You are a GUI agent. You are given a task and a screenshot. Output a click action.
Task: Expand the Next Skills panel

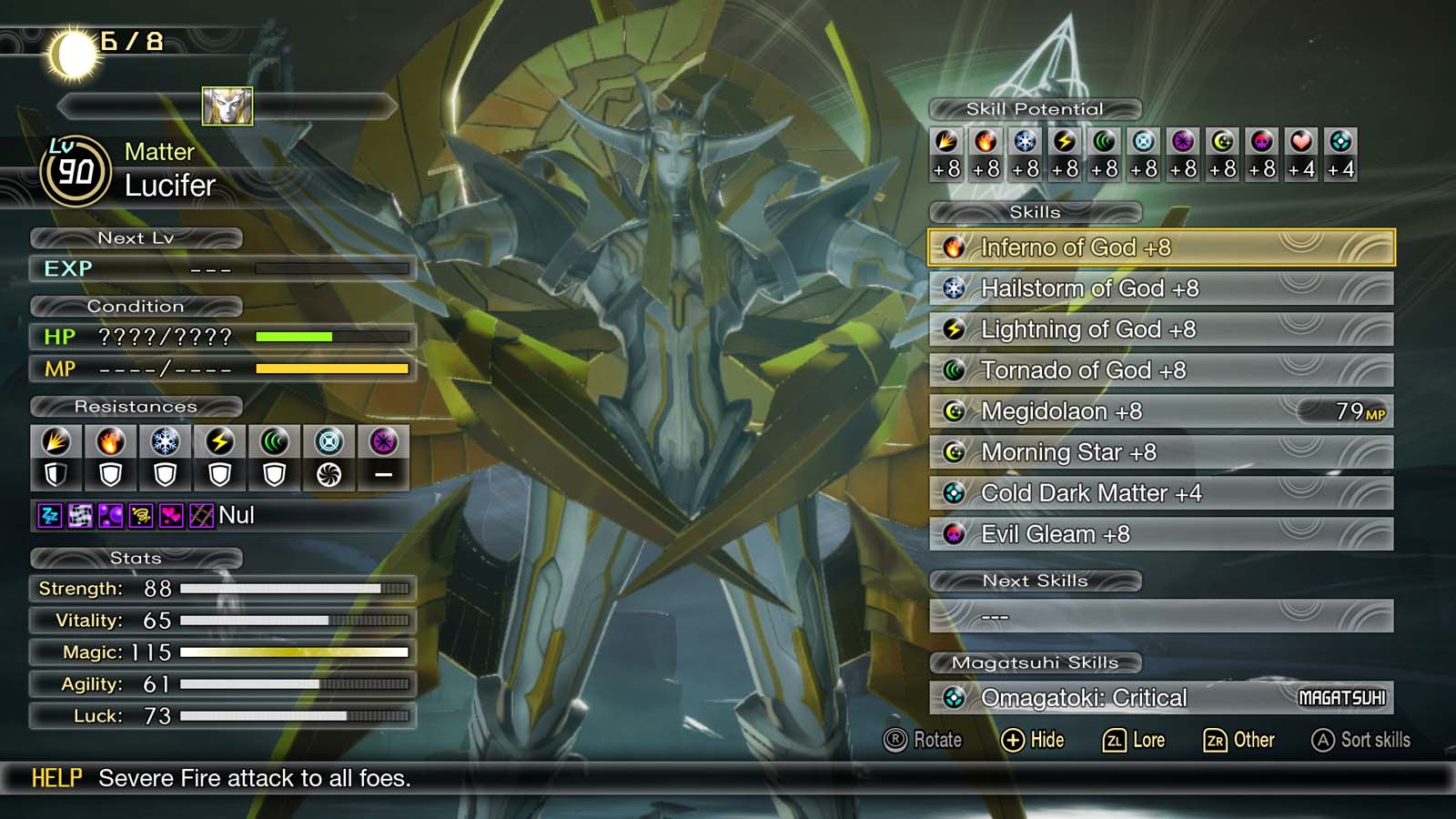tap(1036, 581)
